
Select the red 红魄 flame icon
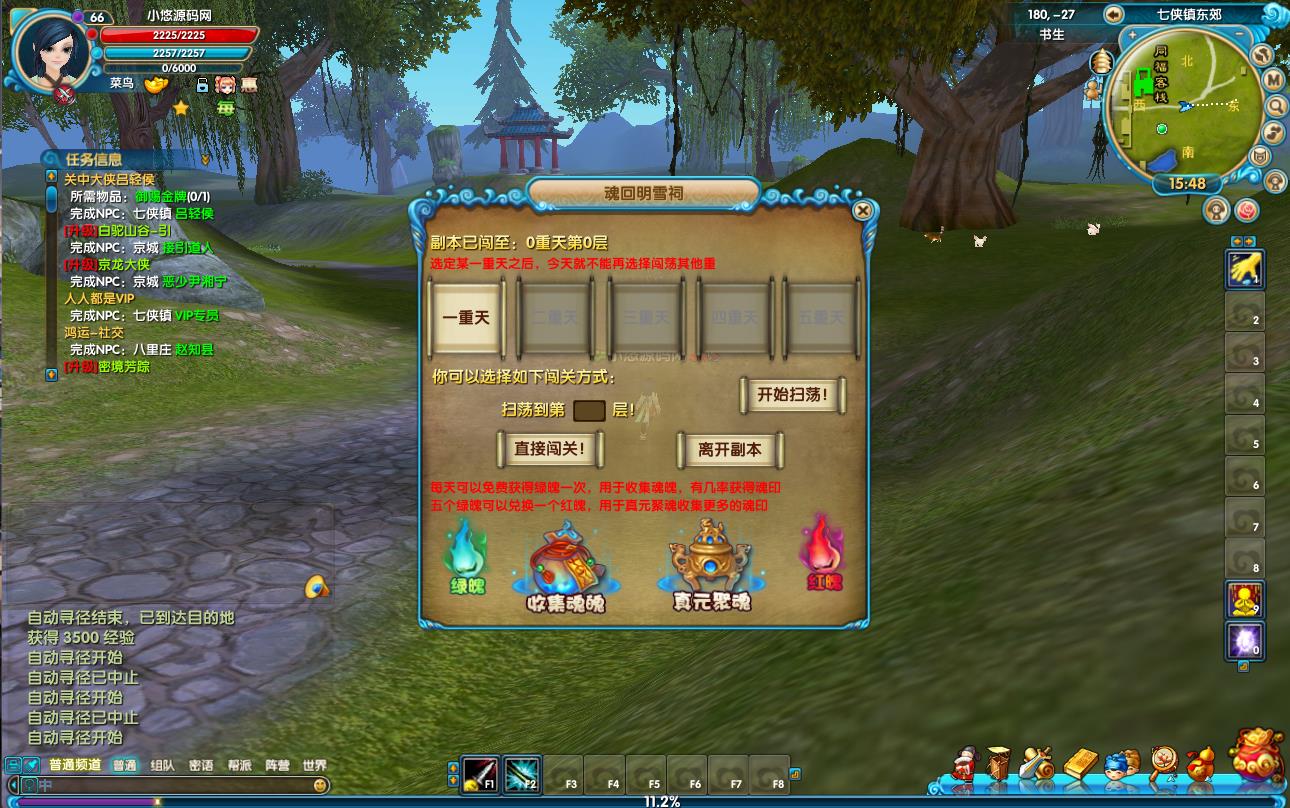coord(823,553)
